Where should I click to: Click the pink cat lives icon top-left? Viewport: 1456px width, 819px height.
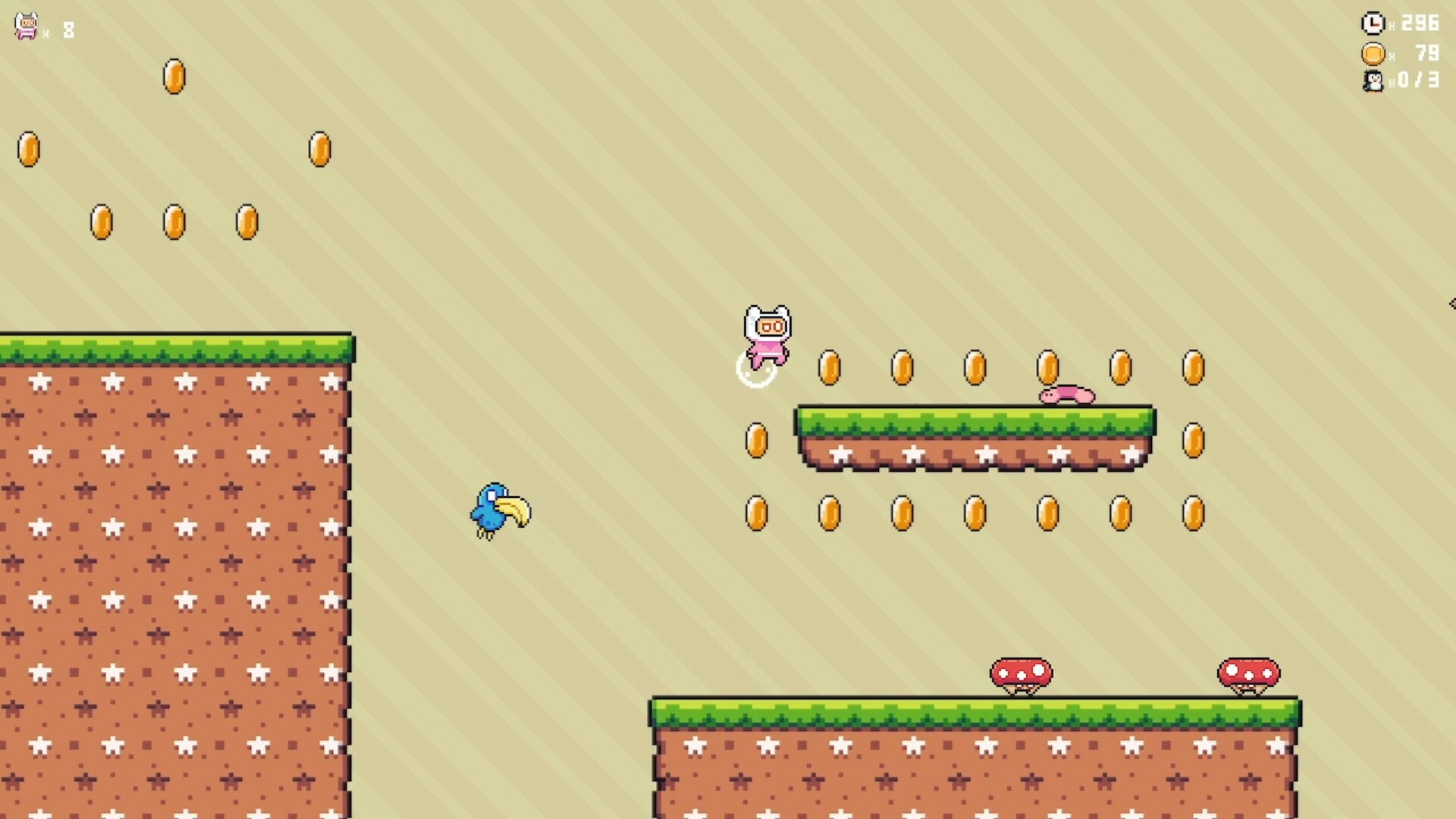coord(24,25)
